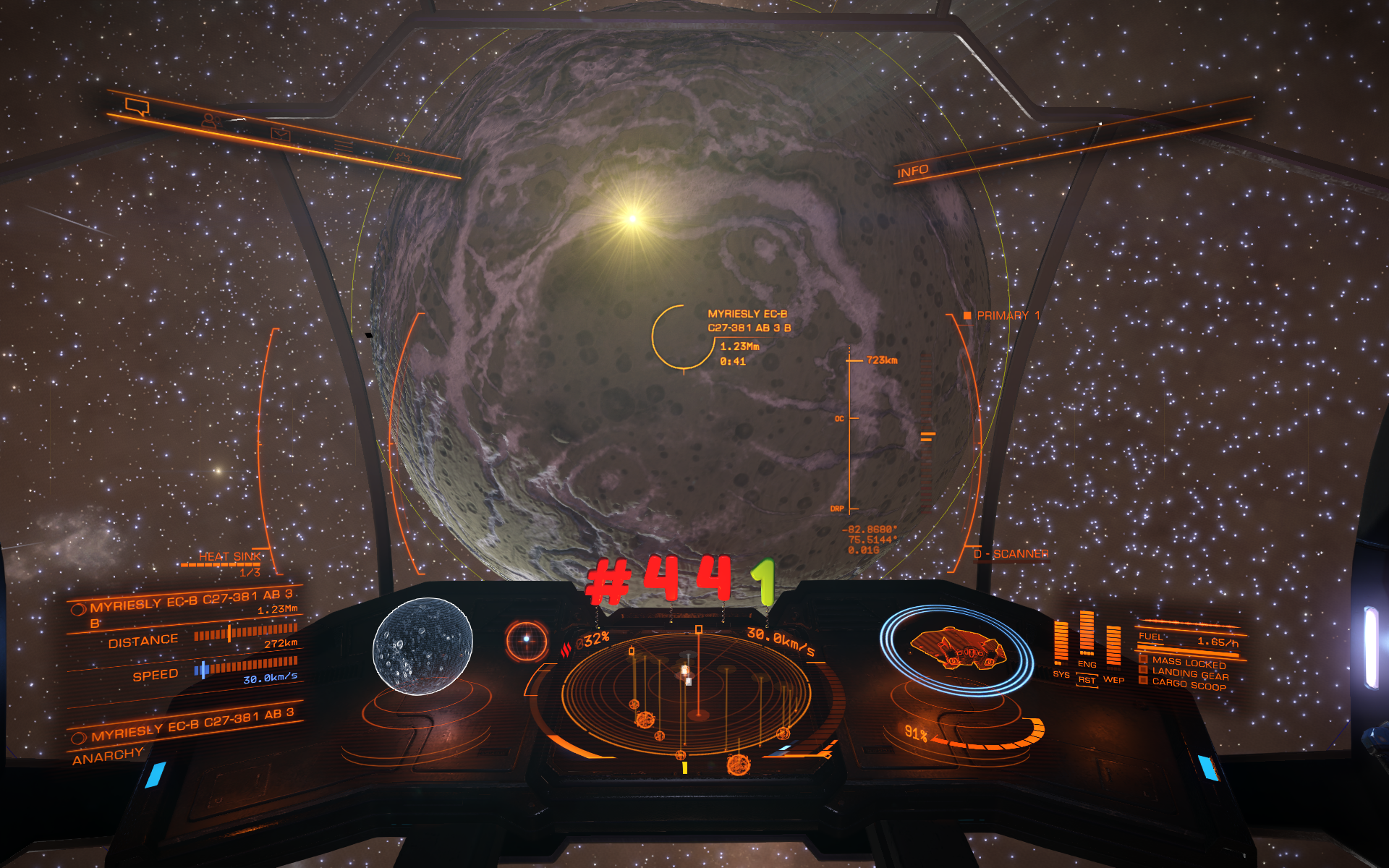Open the comms settings gear tab
1389x868 pixels.
[403, 157]
